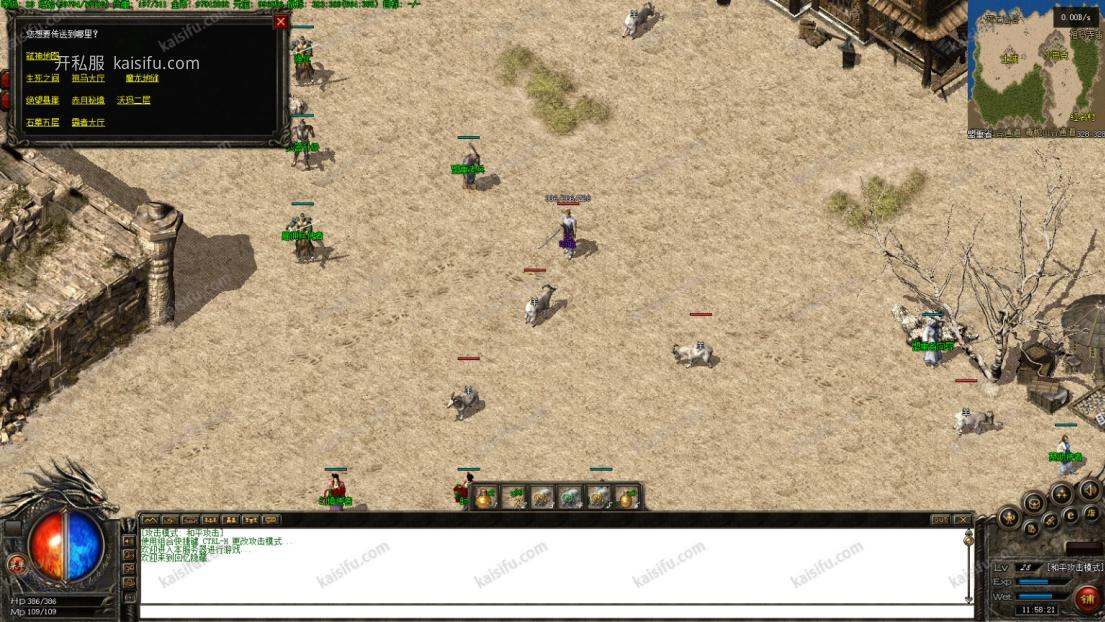Click the chat text input line
1105x622 pixels.
point(550,610)
